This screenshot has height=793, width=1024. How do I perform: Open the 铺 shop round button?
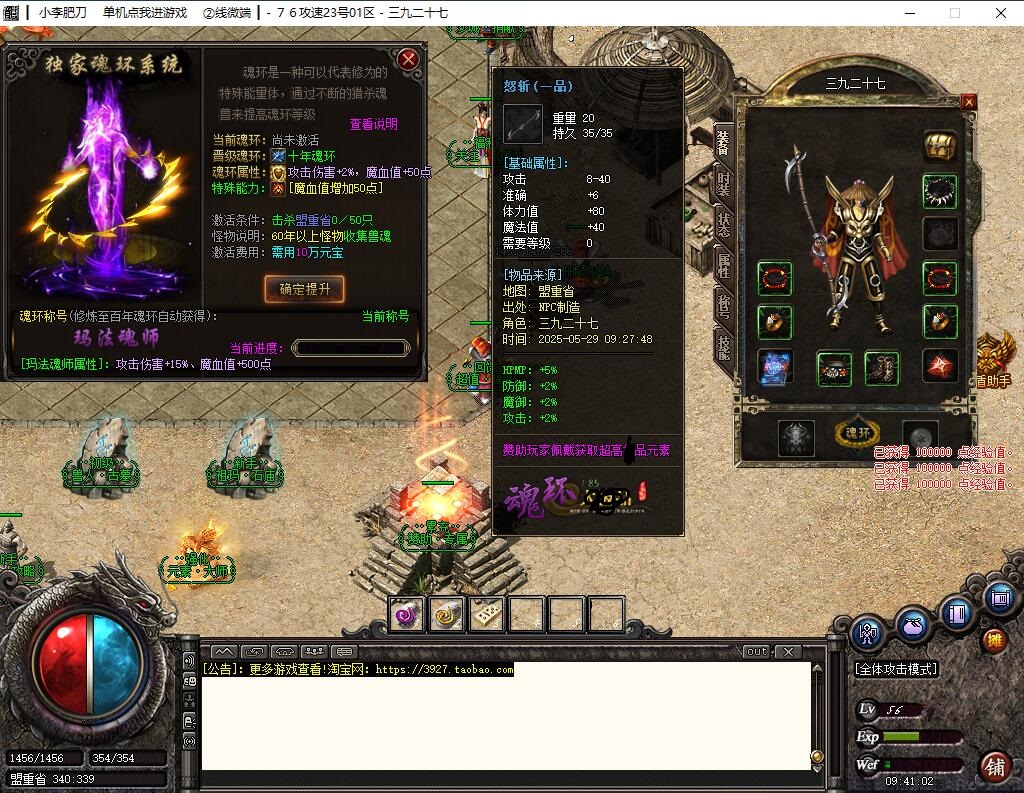[x=994, y=767]
